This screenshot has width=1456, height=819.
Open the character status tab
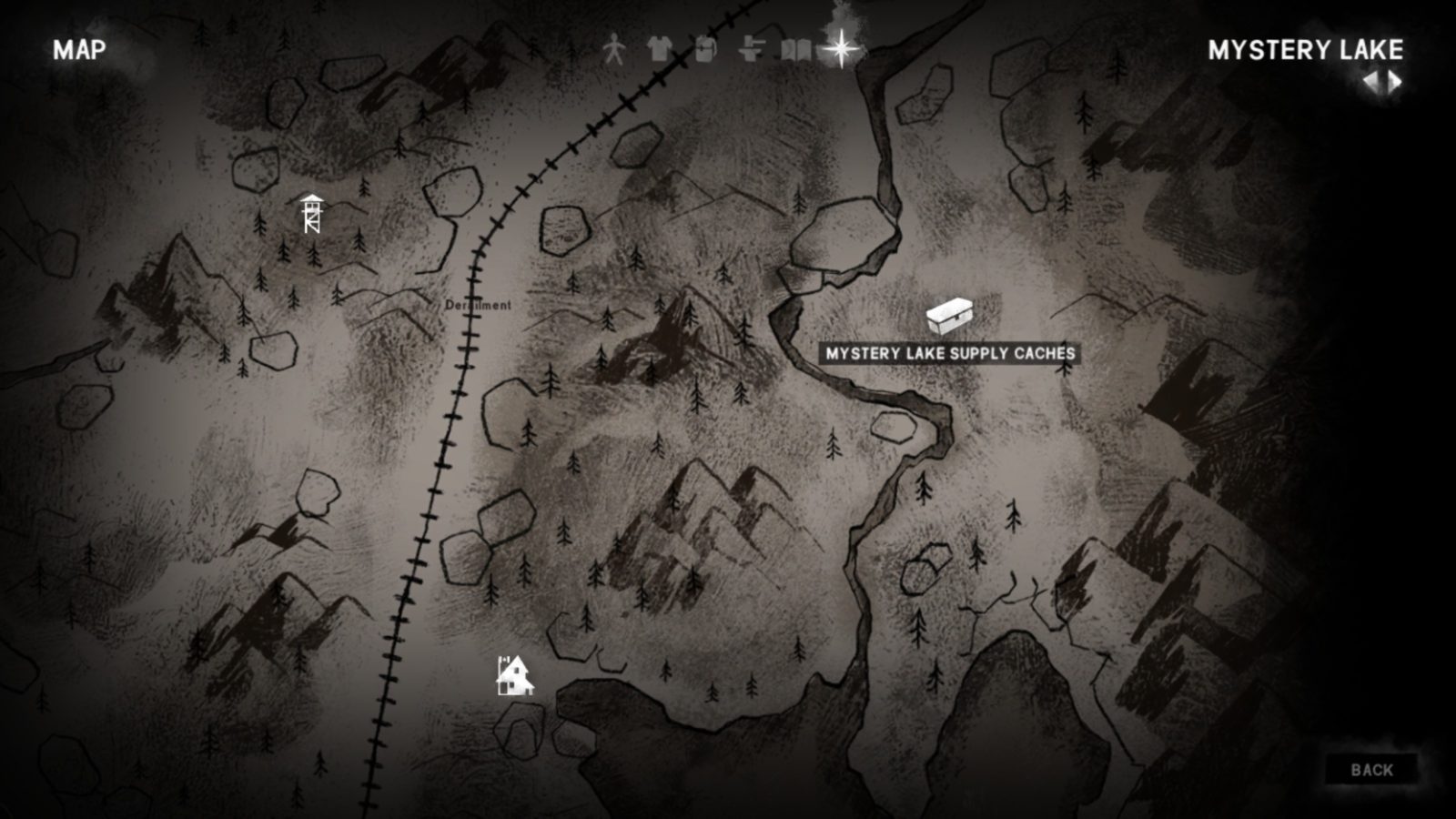click(615, 49)
